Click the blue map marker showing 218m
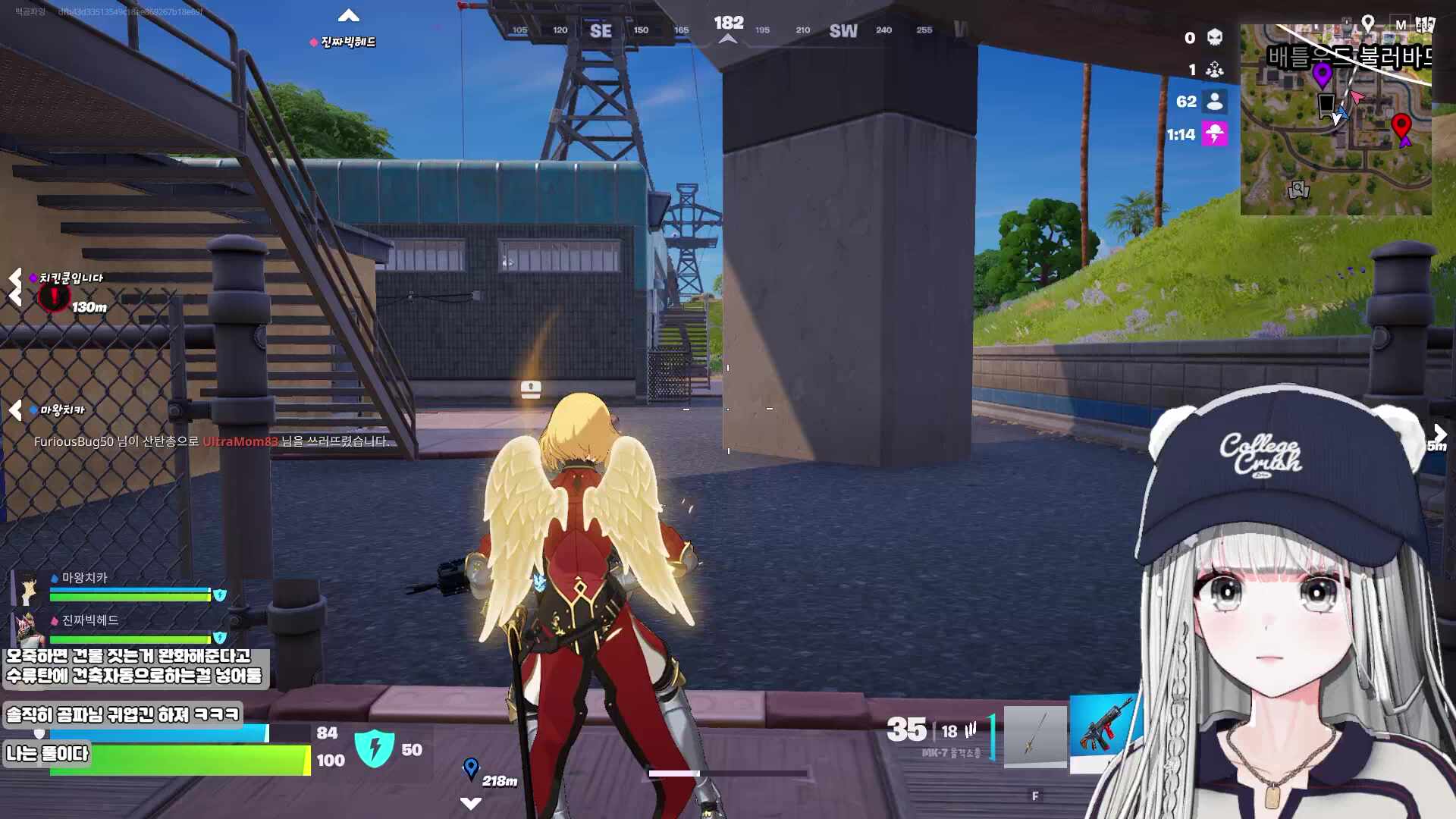The image size is (1456, 819). click(x=471, y=768)
